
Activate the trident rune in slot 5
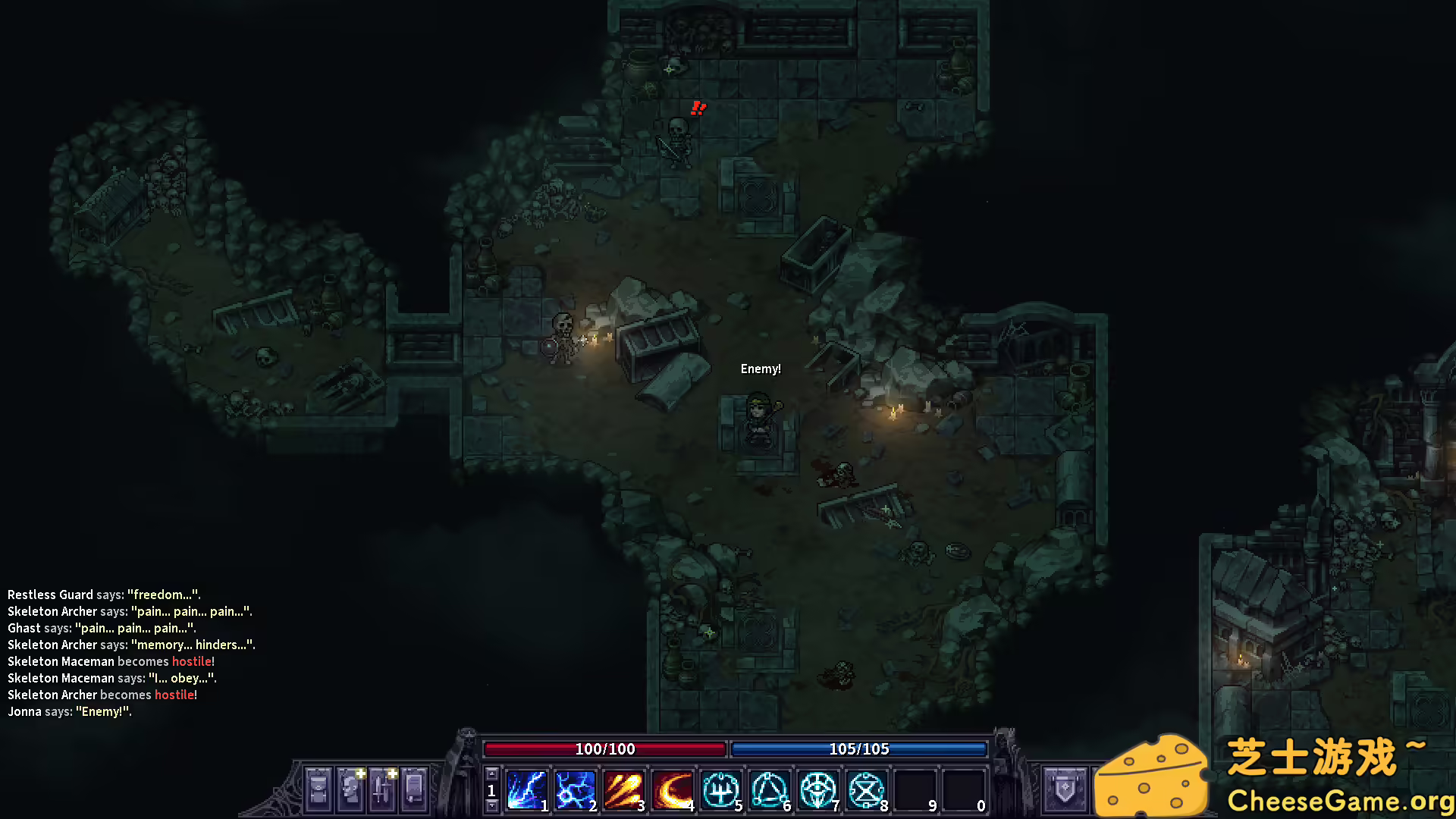(x=720, y=790)
